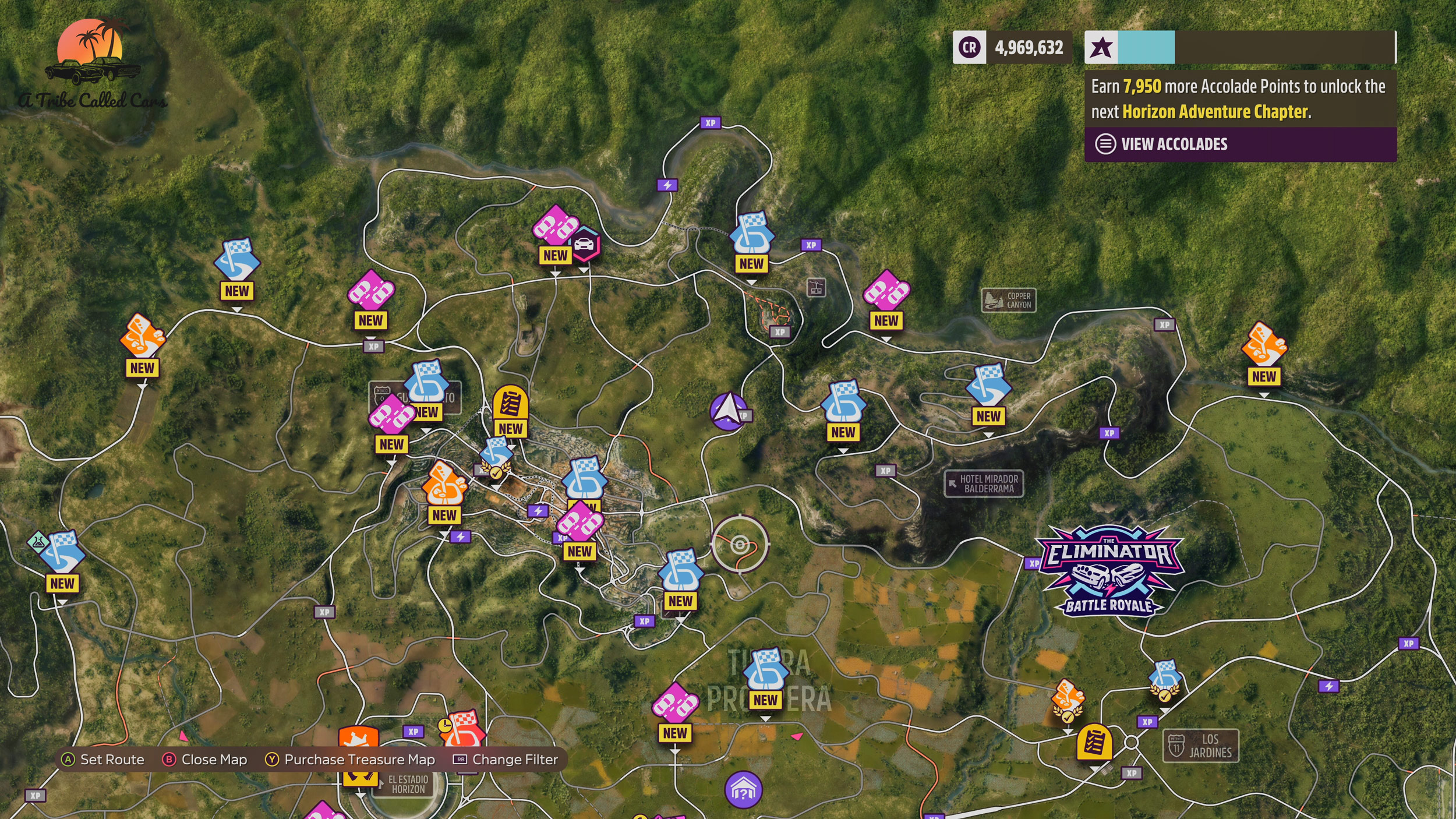Image resolution: width=1456 pixels, height=819 pixels.
Task: Select the green flask marker
Action: [x=38, y=542]
